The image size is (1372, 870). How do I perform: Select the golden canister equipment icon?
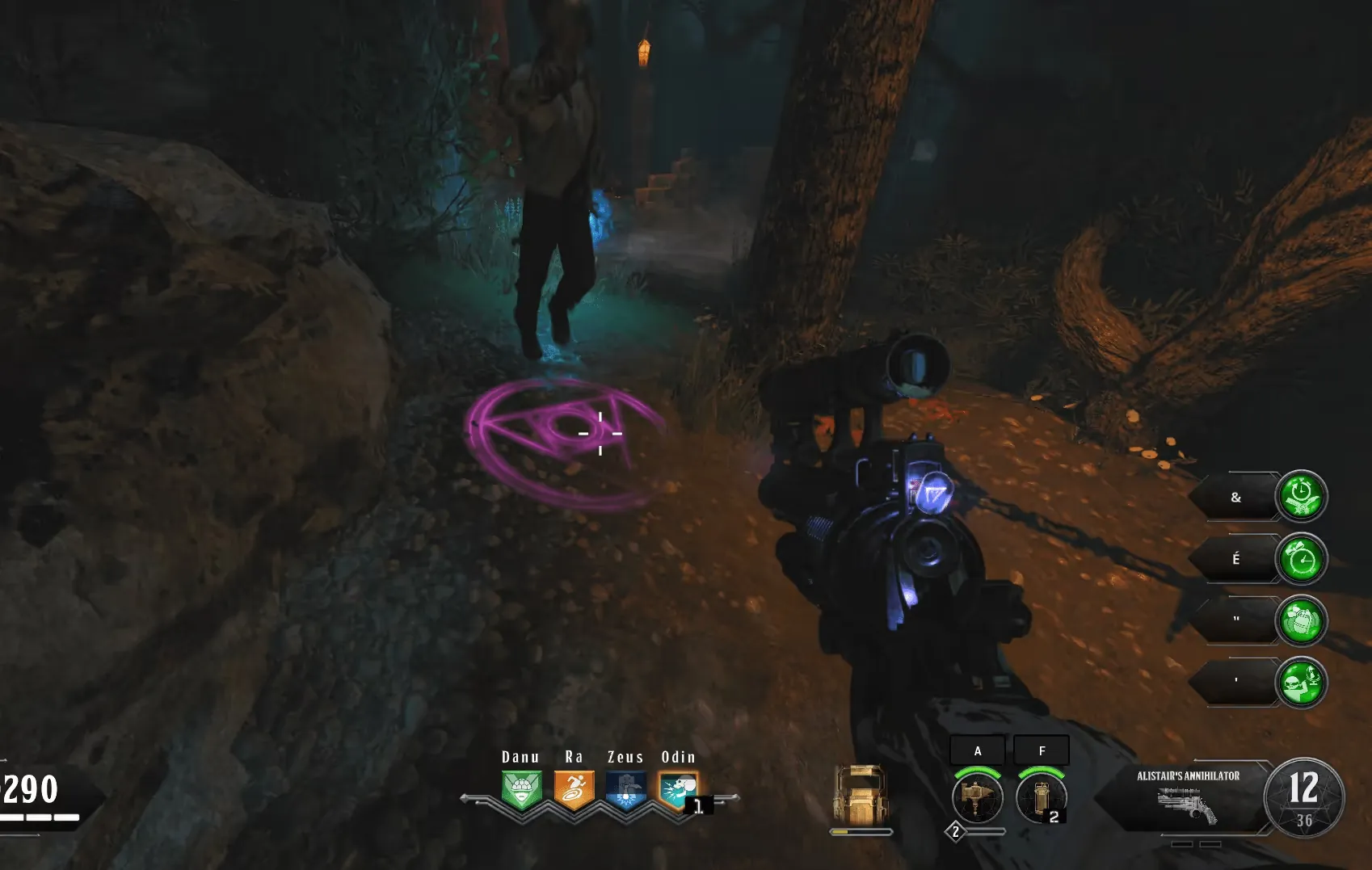[x=1041, y=796]
